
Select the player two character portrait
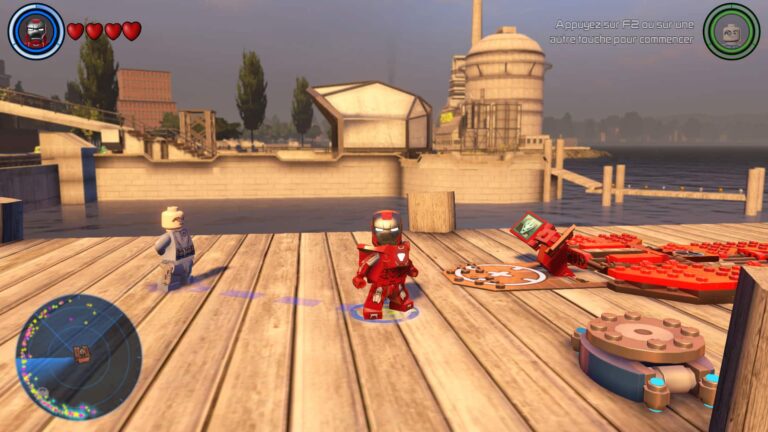pos(731,31)
